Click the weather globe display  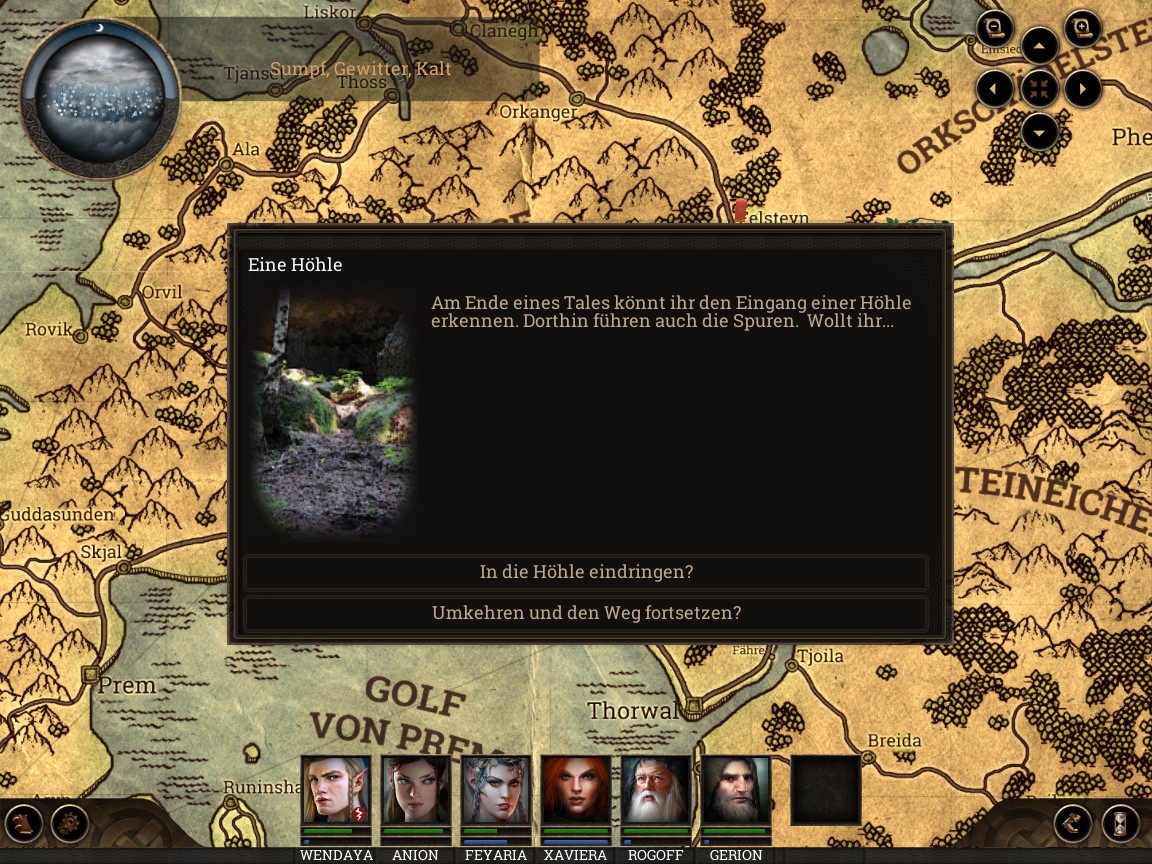pyautogui.click(x=100, y=97)
